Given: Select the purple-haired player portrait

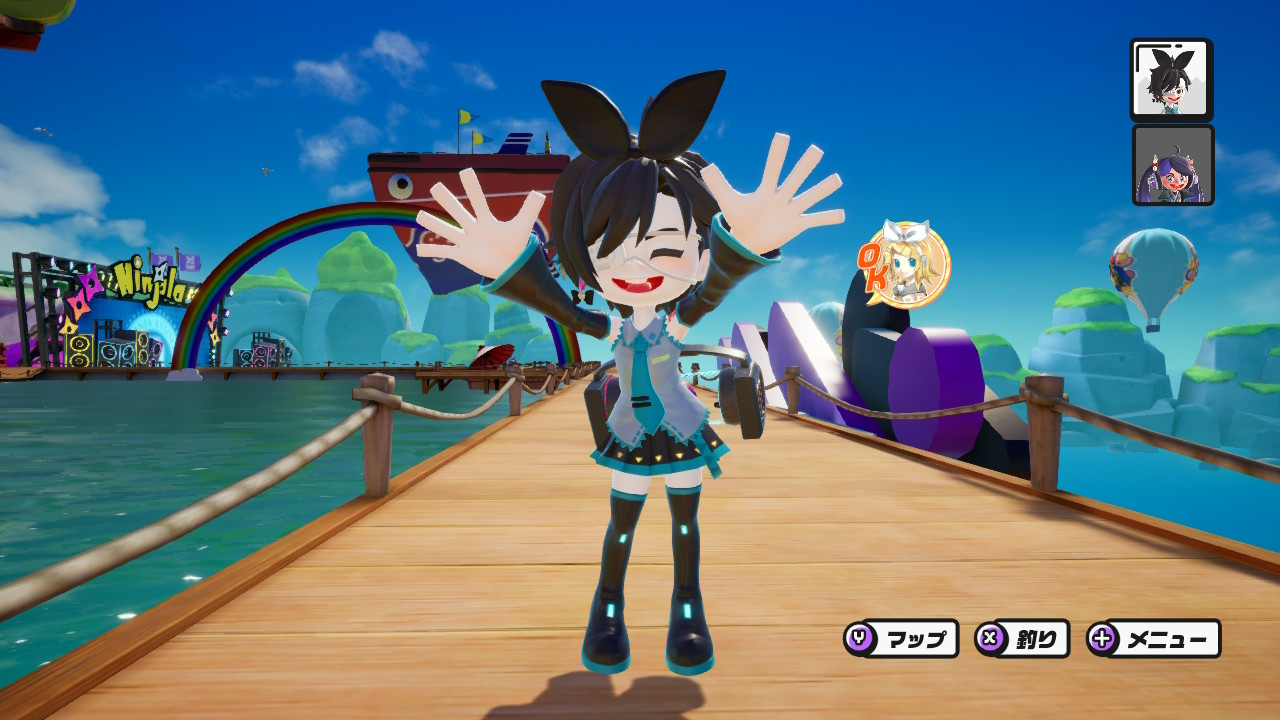Looking at the screenshot, I should [1173, 165].
